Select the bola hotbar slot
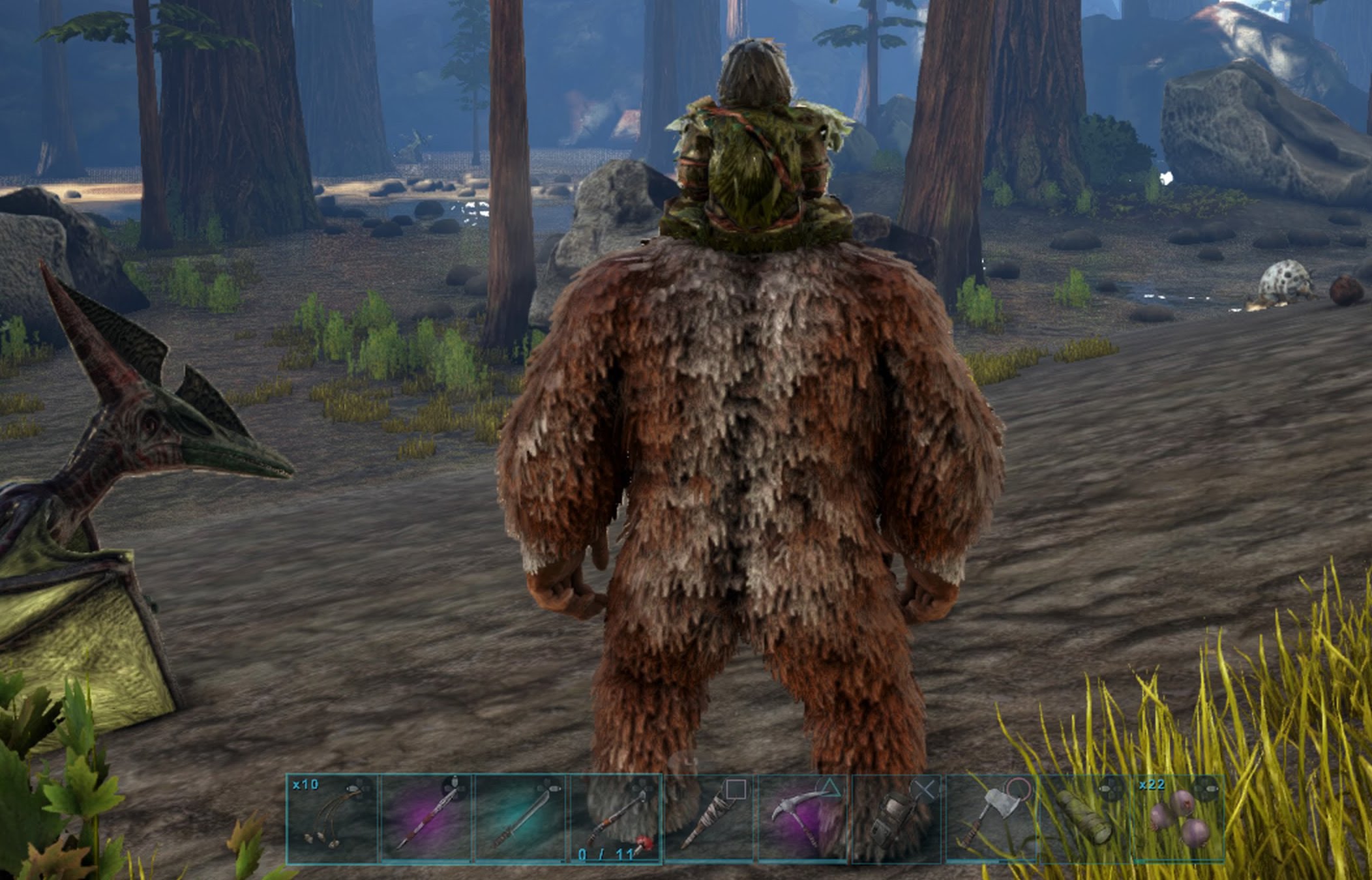1372x880 pixels. [x=333, y=818]
